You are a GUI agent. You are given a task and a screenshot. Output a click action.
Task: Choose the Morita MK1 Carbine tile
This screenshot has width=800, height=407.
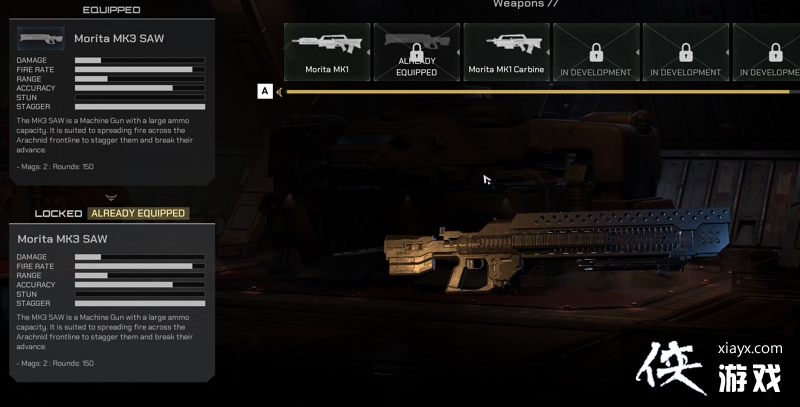click(506, 52)
